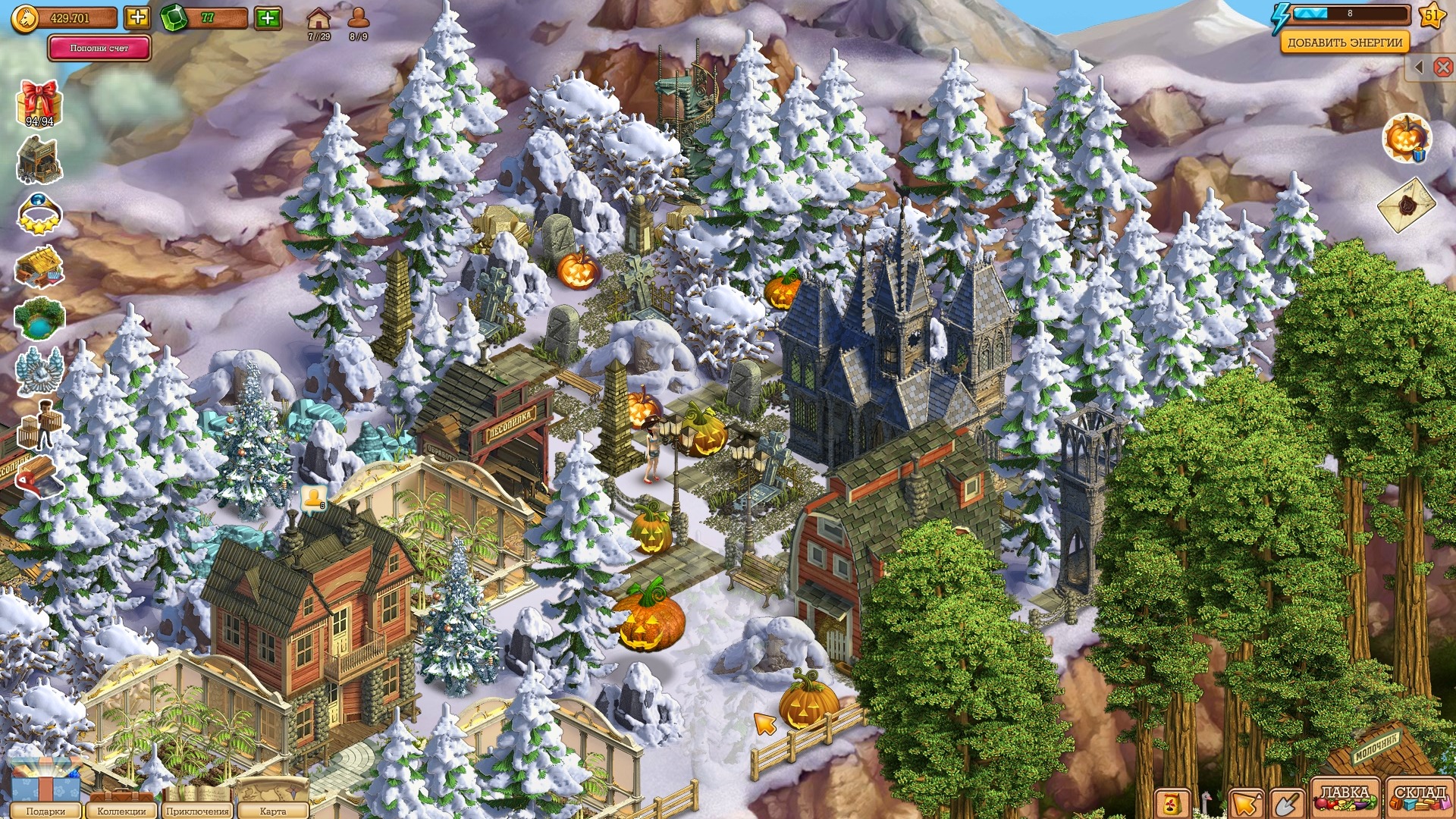
Task: Open the pond with trees quest icon
Action: [x=39, y=318]
